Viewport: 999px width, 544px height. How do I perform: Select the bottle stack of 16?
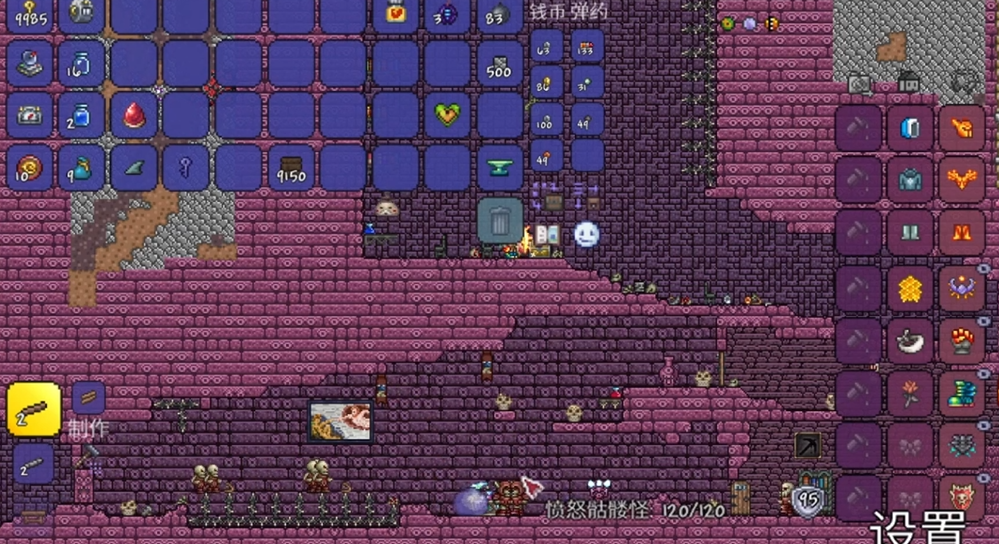[82, 63]
